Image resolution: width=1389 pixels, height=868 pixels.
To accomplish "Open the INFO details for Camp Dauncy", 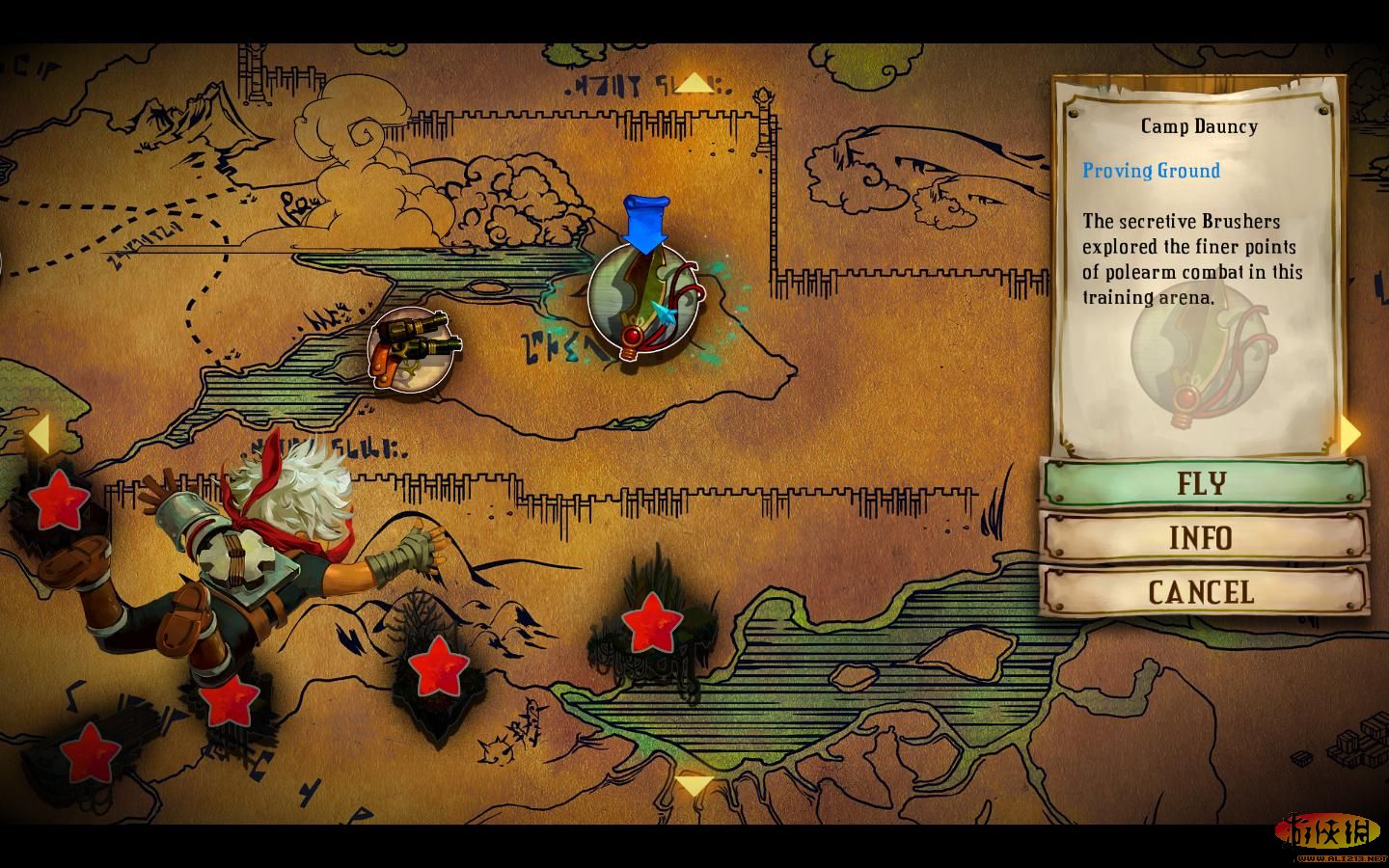I will tap(1204, 537).
